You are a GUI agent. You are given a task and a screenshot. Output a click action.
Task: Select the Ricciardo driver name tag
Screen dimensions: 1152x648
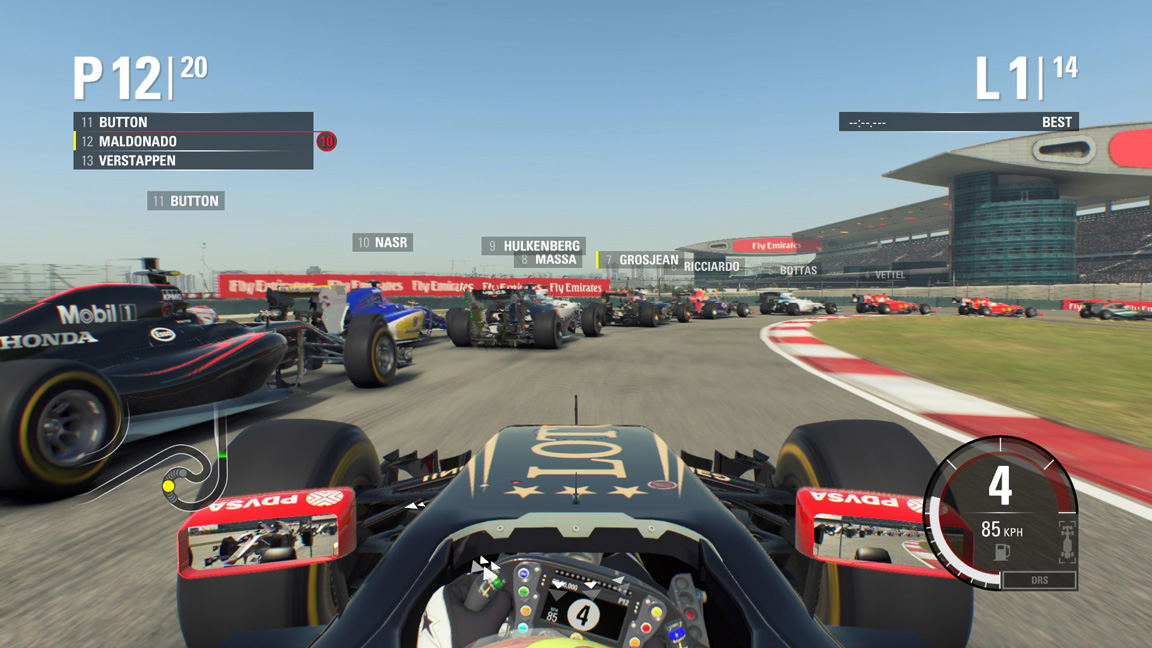point(711,267)
